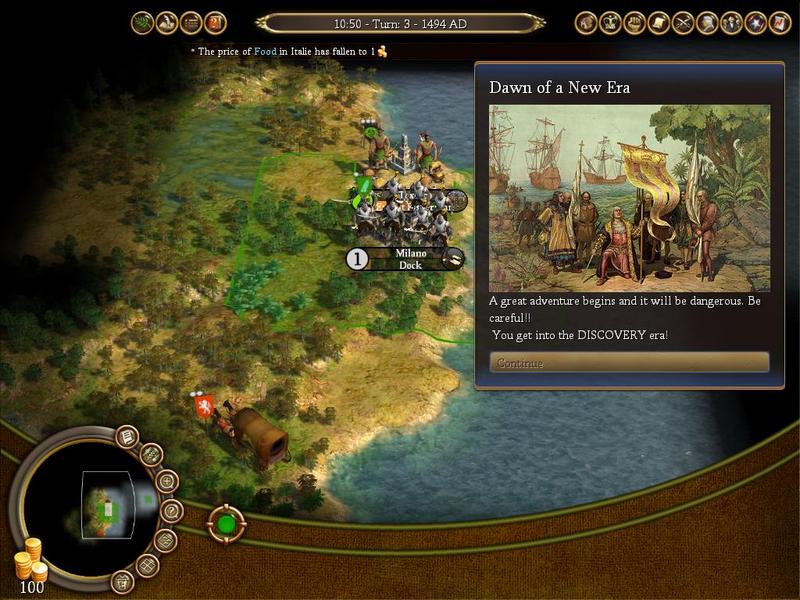Image resolution: width=800 pixels, height=600 pixels.
Task: Click the green end turn button
Action: (226, 523)
